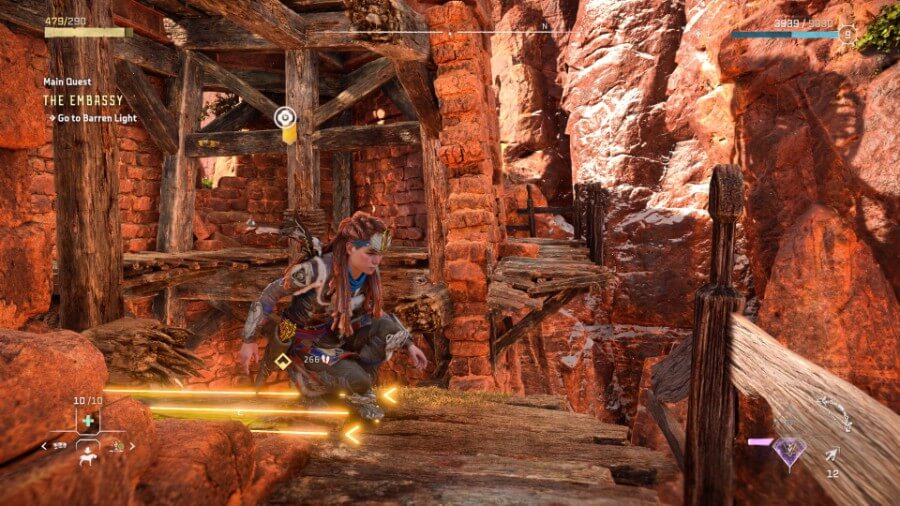This screenshot has height=506, width=900.
Task: Select the yellow quest waypoint marker
Action: [x=287, y=118]
